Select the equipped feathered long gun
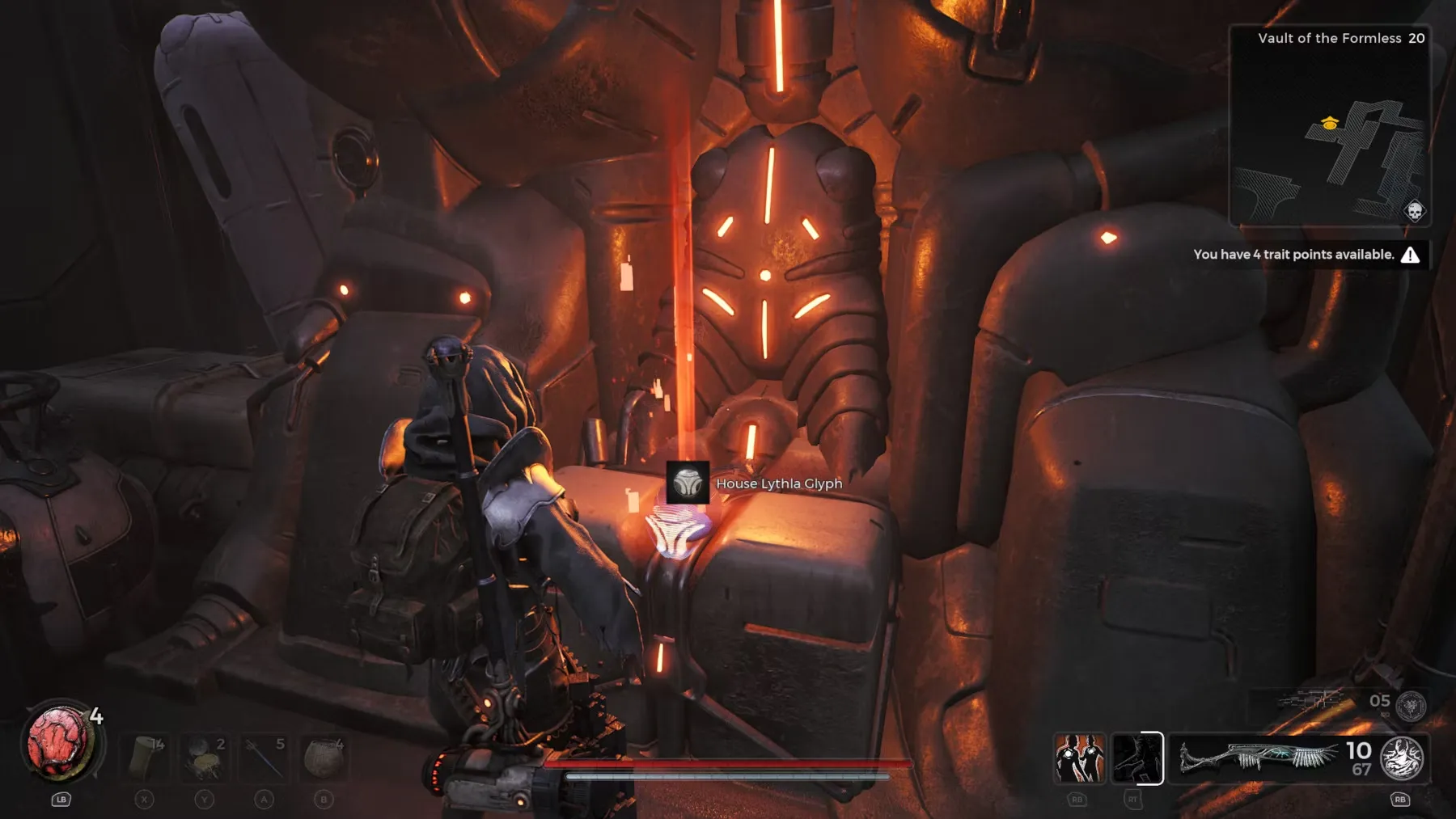The height and width of the screenshot is (819, 1456). pos(1256,758)
